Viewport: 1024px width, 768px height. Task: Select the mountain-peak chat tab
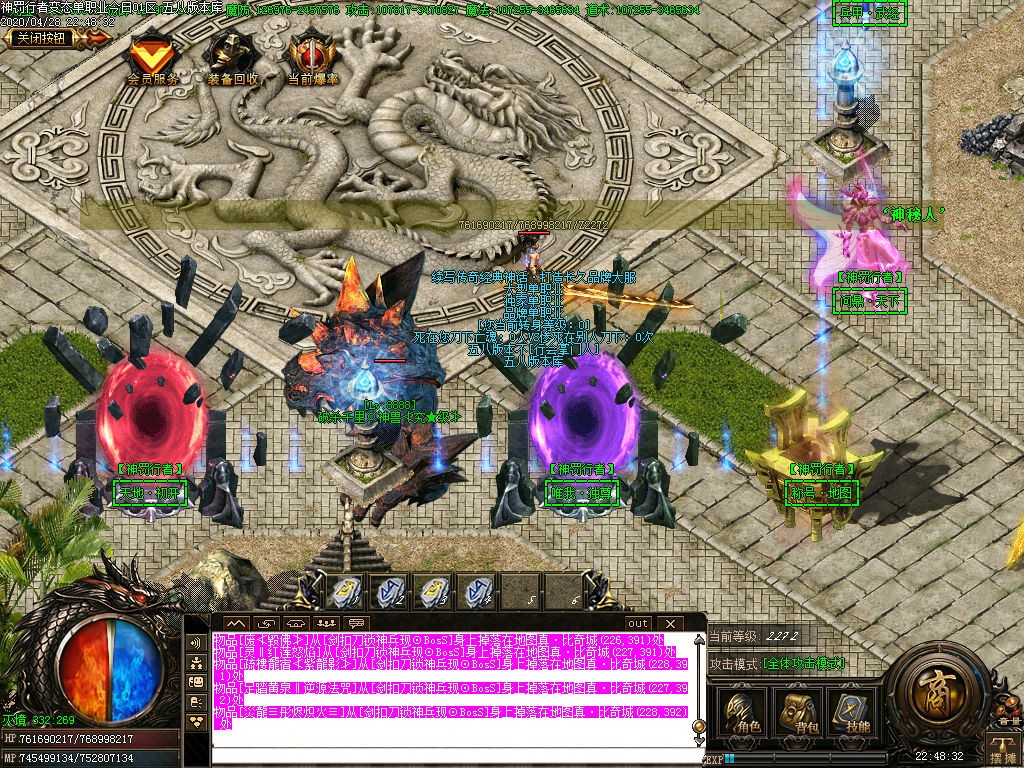click(x=236, y=623)
